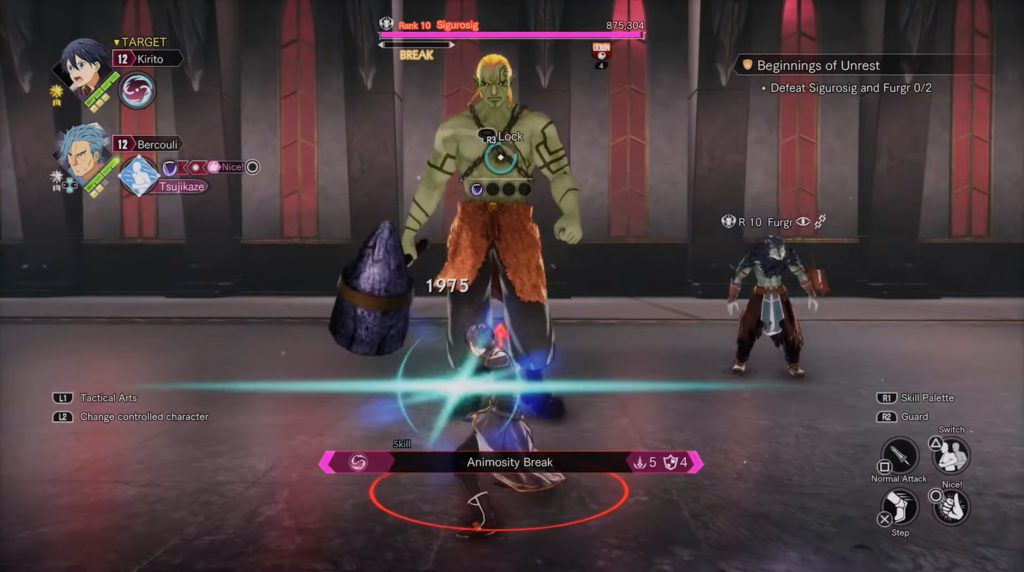Click the Lock target reticle on Sigurosig
This screenshot has width=1024, height=572.
(499, 157)
